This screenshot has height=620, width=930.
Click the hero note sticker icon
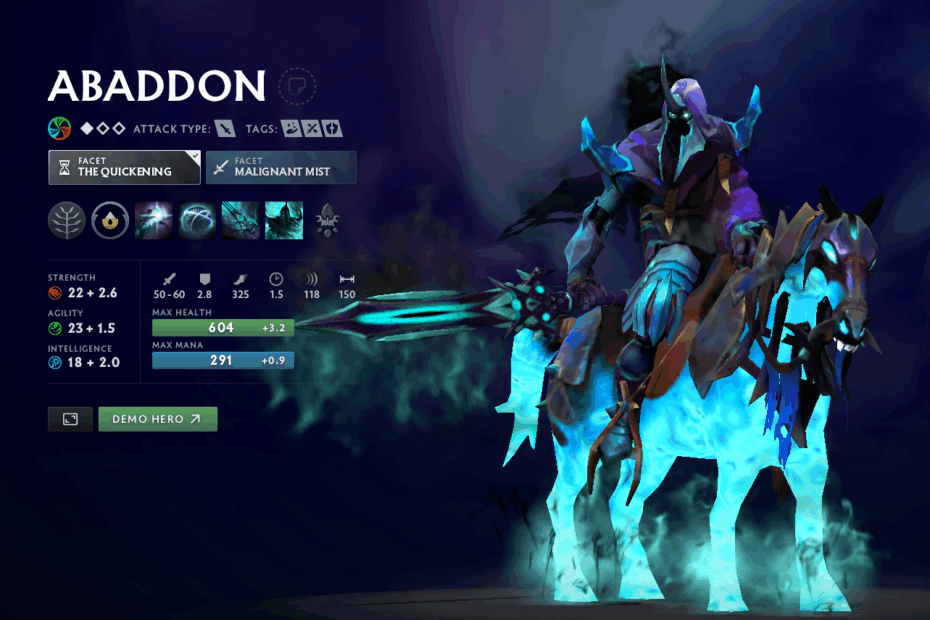(296, 85)
